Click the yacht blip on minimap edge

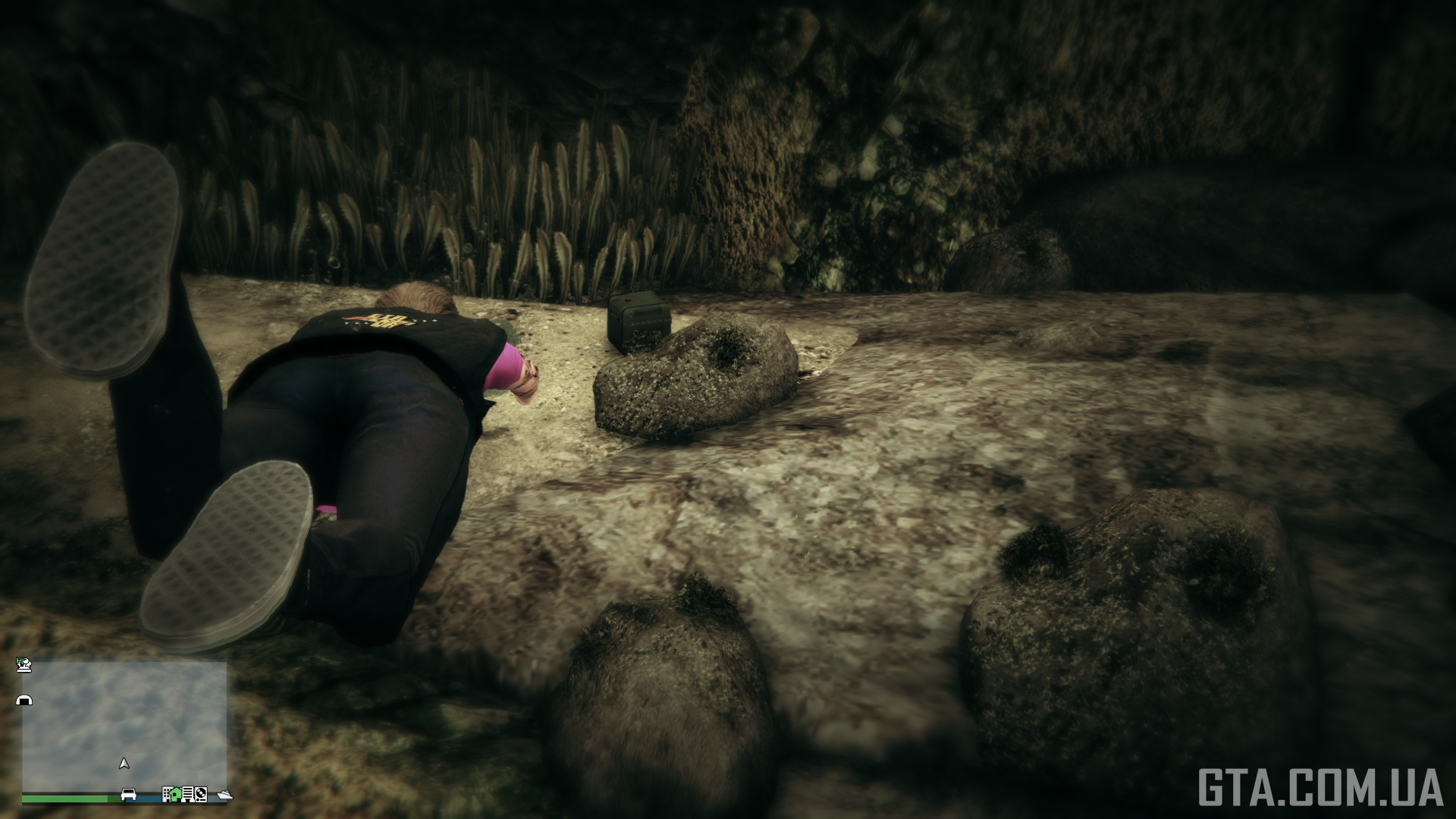pos(224,795)
